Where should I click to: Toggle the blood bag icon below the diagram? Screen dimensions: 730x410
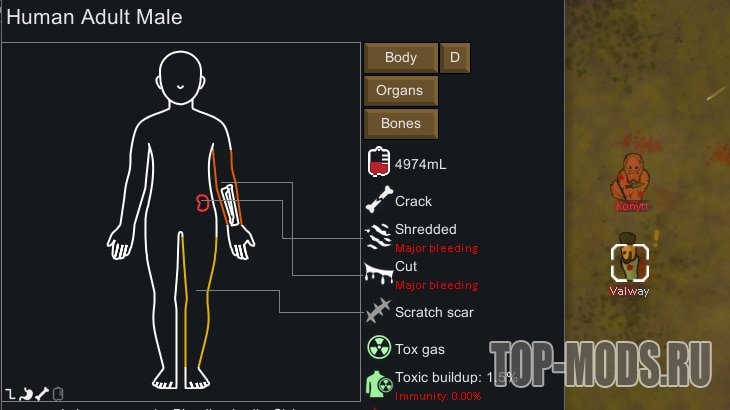tap(58, 393)
